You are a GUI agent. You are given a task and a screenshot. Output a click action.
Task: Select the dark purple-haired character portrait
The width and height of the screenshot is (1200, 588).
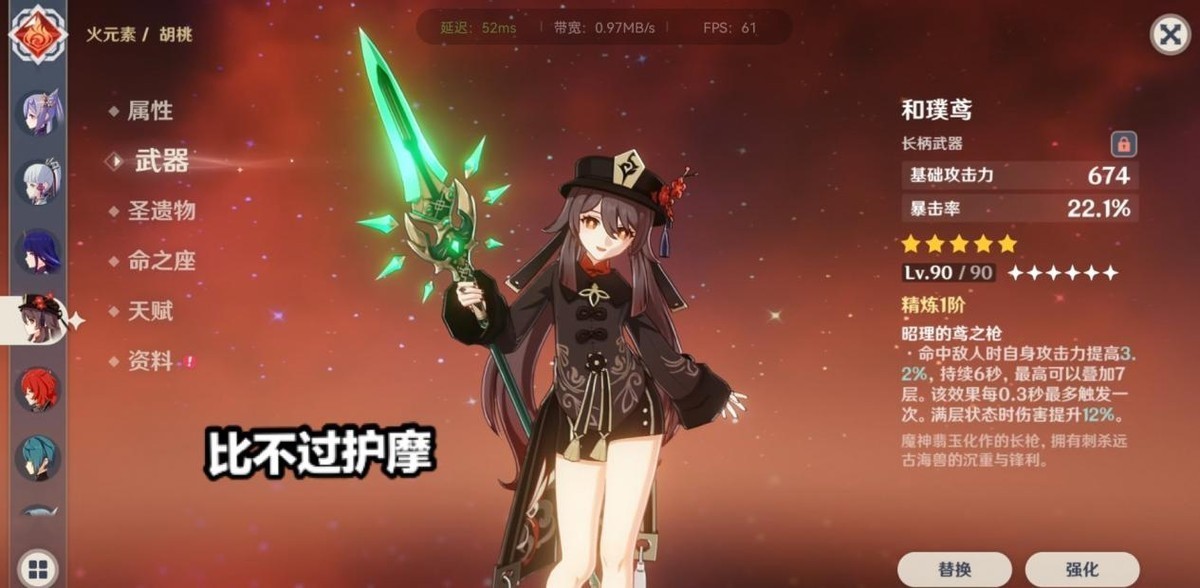39,251
